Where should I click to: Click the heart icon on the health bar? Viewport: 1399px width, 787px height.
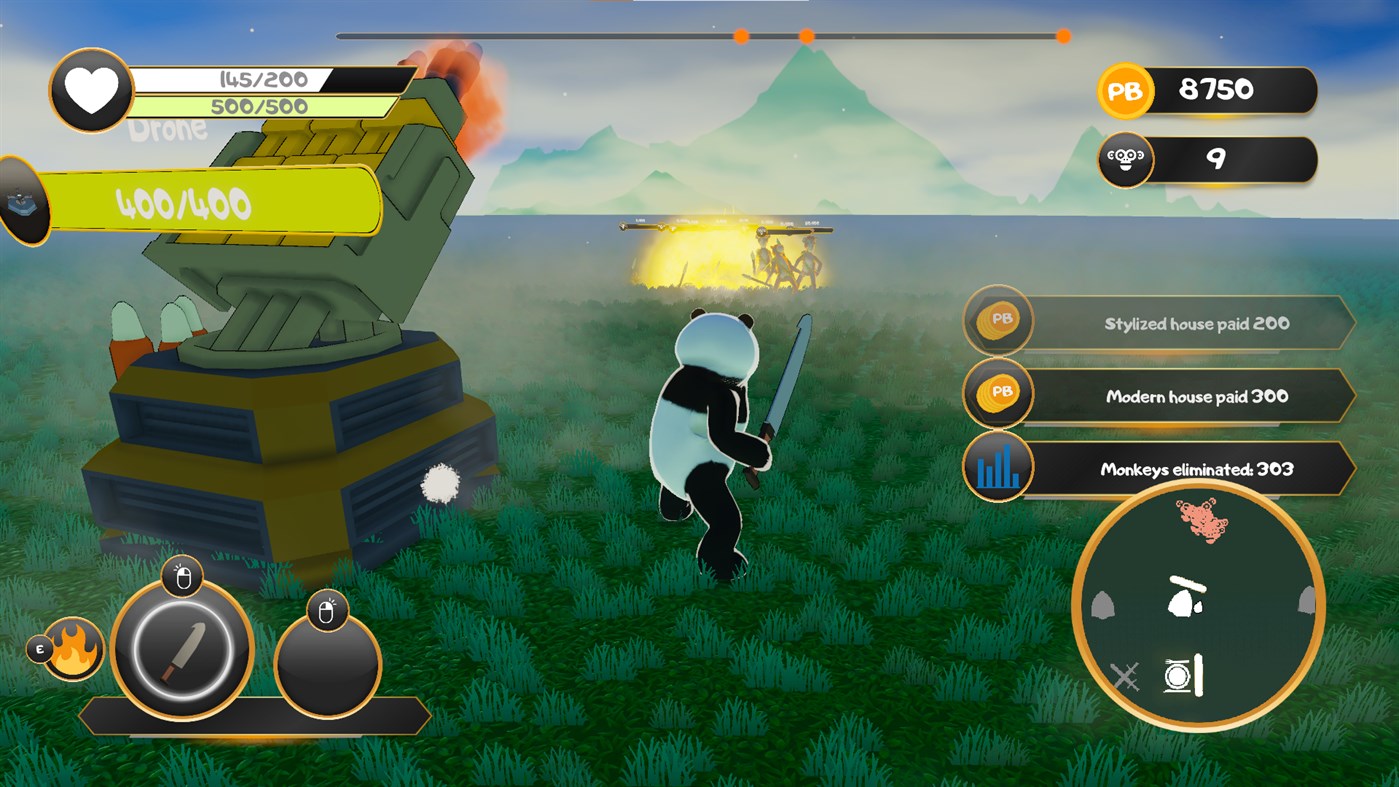89,89
